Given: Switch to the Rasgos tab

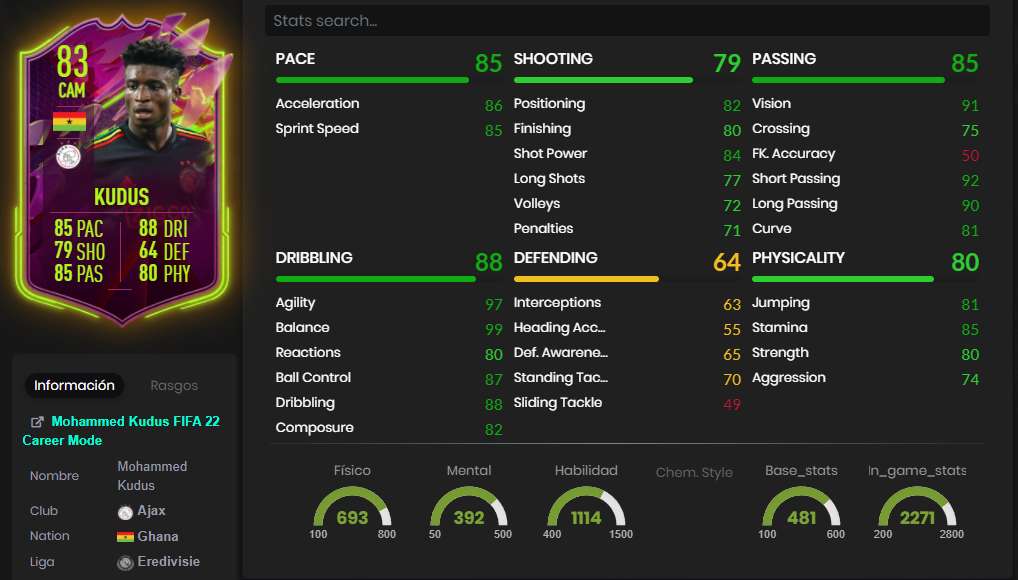Looking at the screenshot, I should 174,385.
